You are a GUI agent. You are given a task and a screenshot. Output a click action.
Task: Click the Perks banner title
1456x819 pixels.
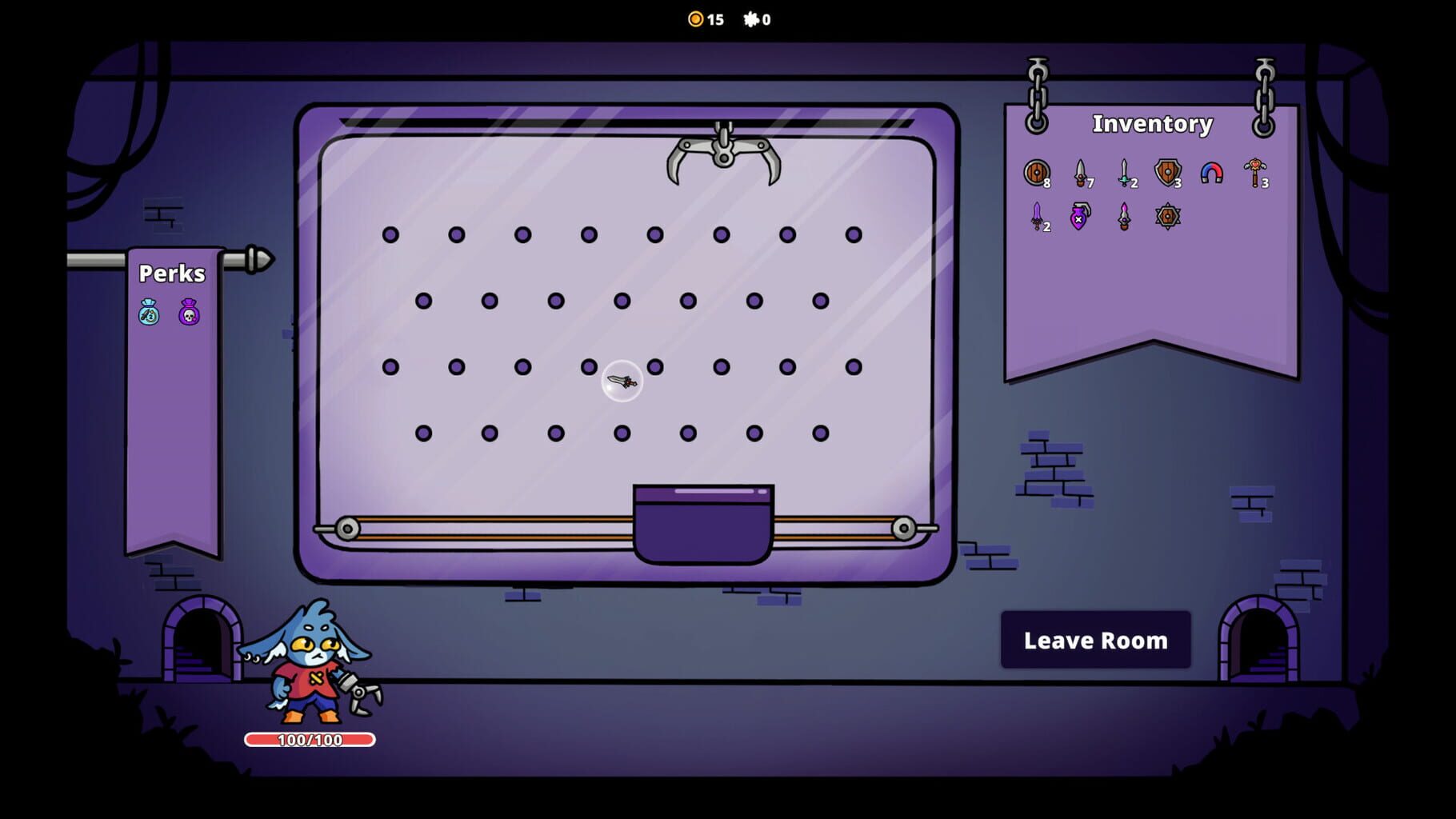pos(170,274)
